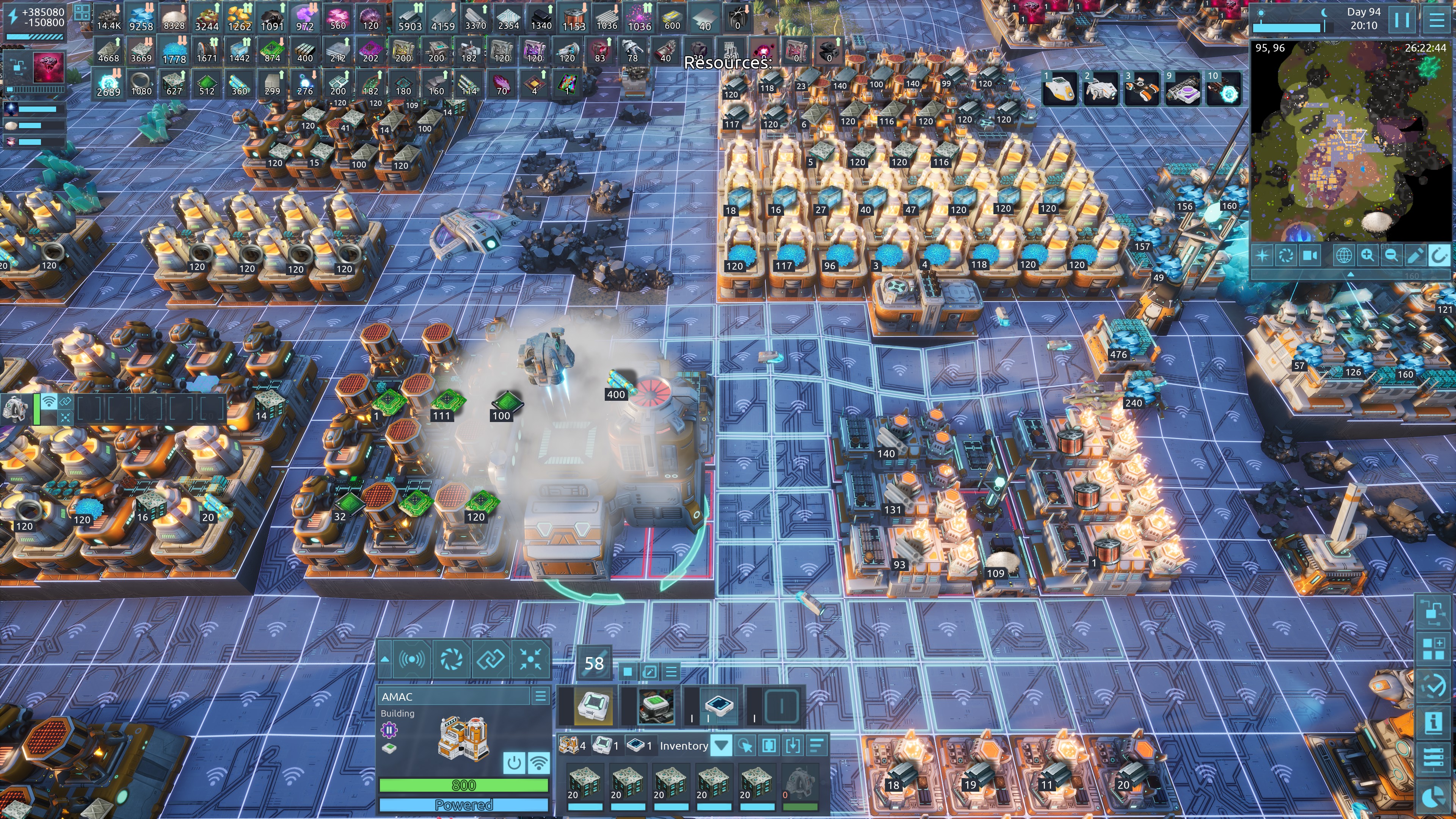Open the AMAC panel options menu
This screenshot has width=1456, height=819.
[540, 697]
